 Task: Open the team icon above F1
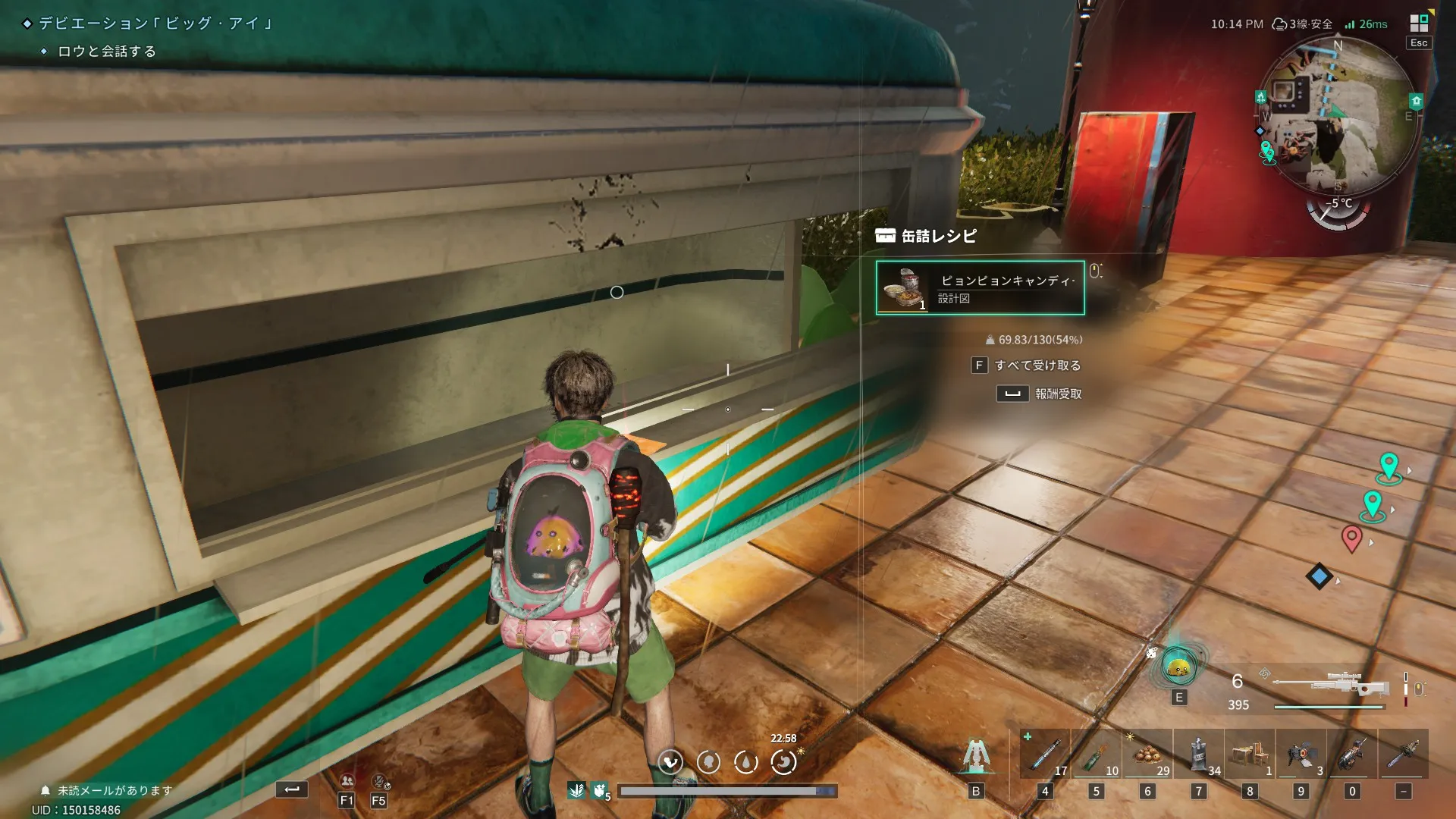347,781
